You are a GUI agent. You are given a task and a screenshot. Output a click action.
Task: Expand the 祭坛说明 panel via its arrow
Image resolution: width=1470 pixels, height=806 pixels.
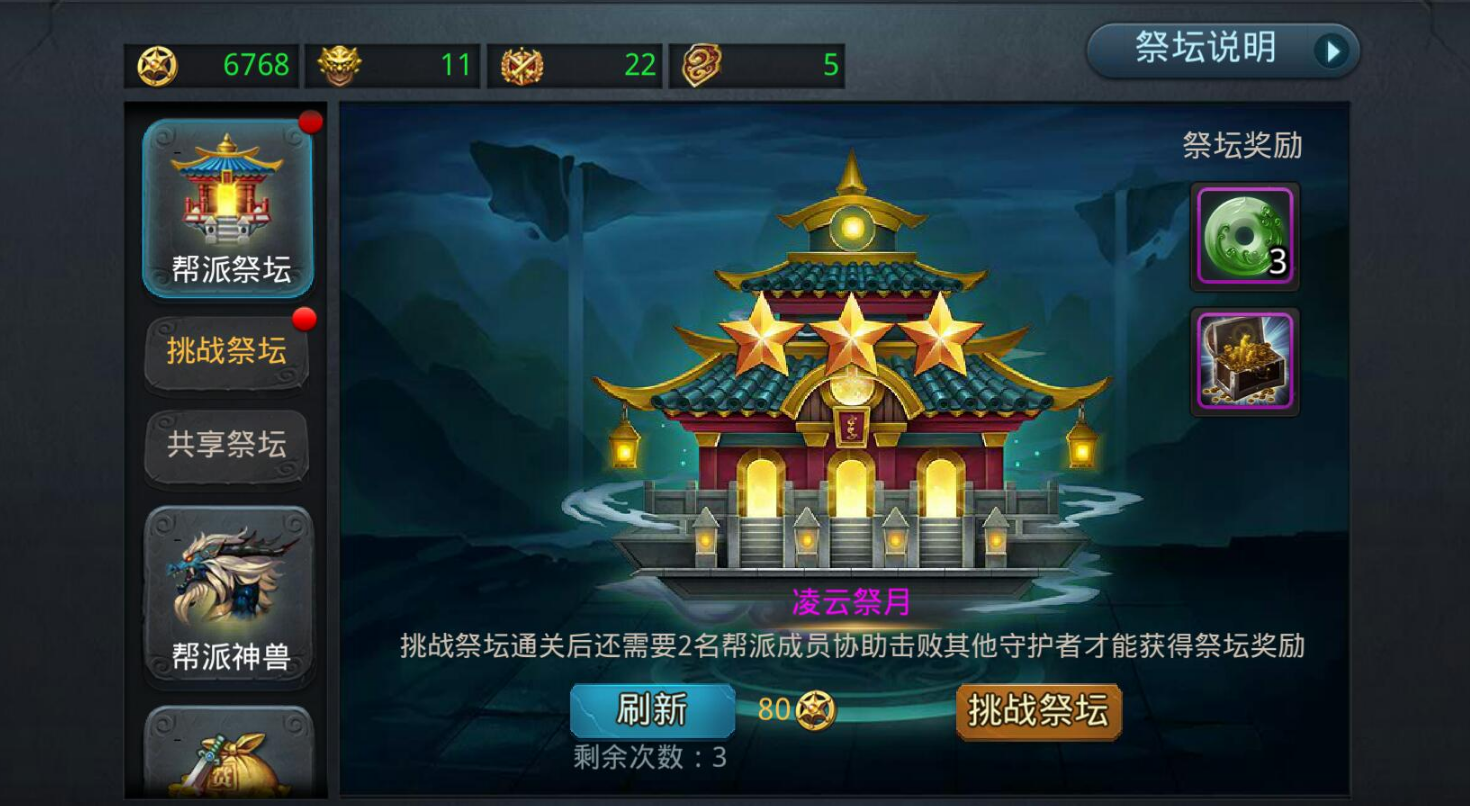[1330, 49]
